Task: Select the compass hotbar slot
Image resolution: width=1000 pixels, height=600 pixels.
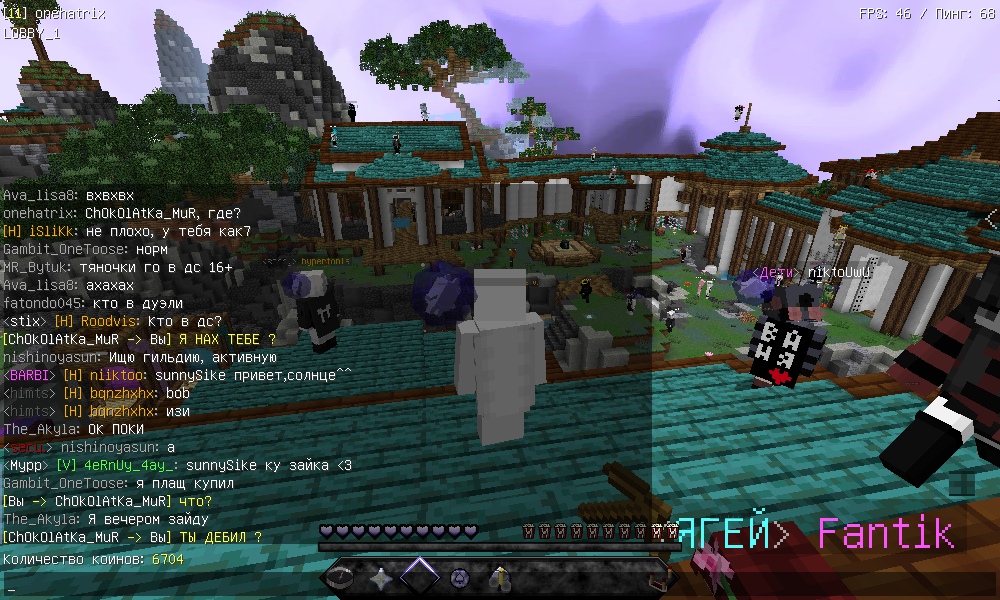Action: click(342, 577)
